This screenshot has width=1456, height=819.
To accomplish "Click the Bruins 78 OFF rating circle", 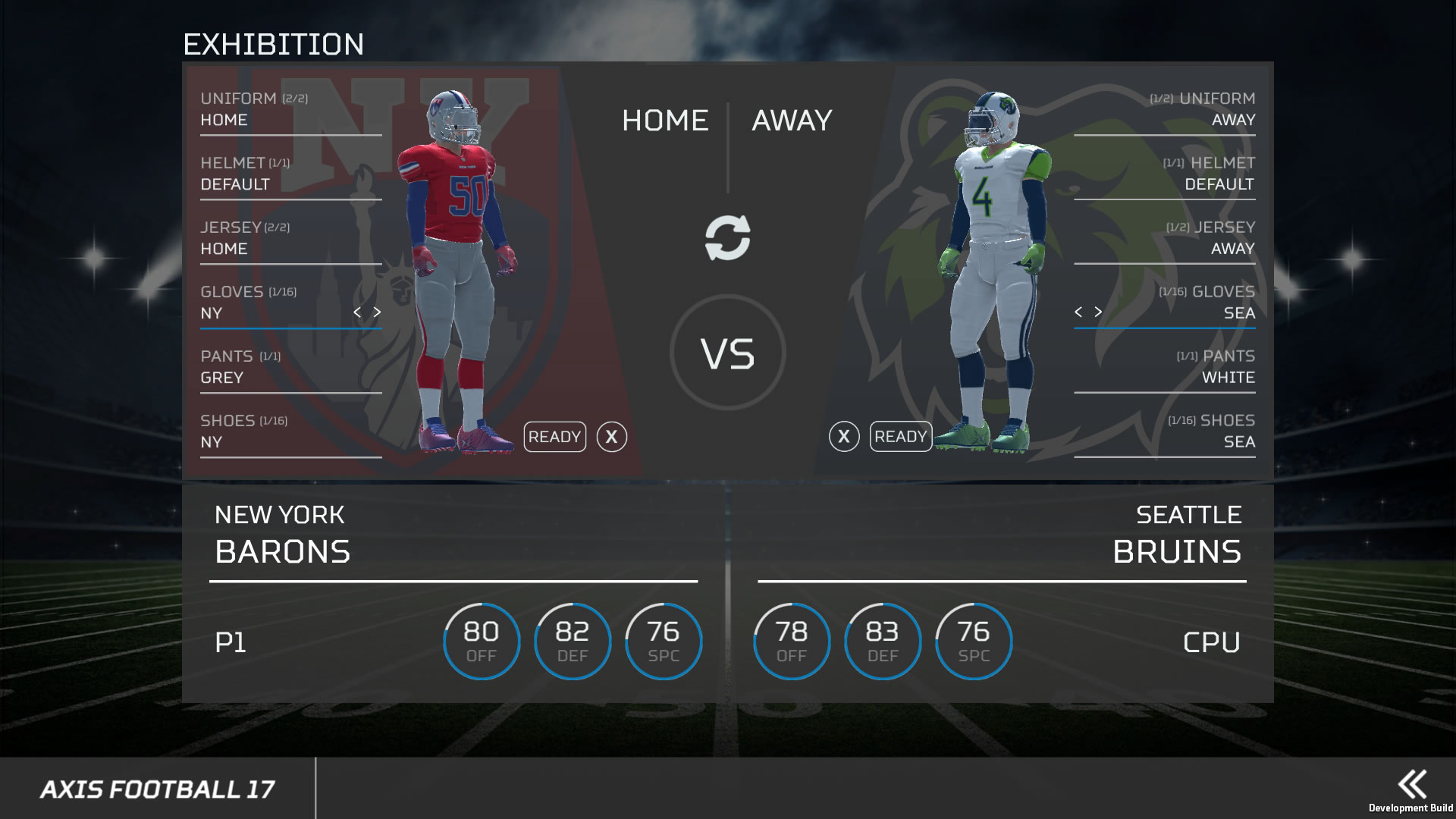I will pyautogui.click(x=791, y=641).
